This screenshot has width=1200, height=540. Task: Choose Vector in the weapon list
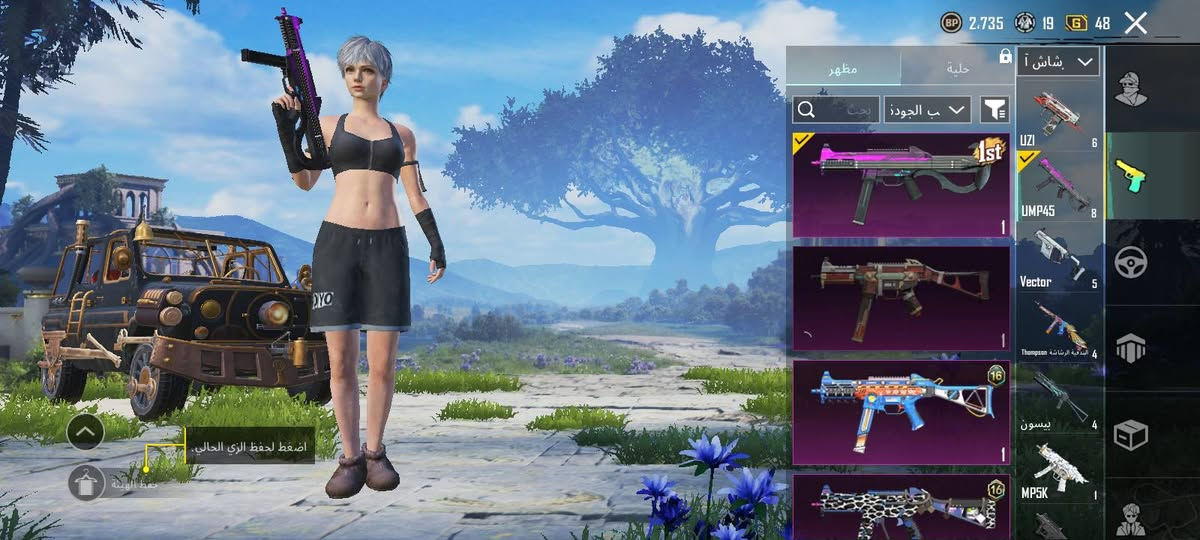click(x=1059, y=255)
